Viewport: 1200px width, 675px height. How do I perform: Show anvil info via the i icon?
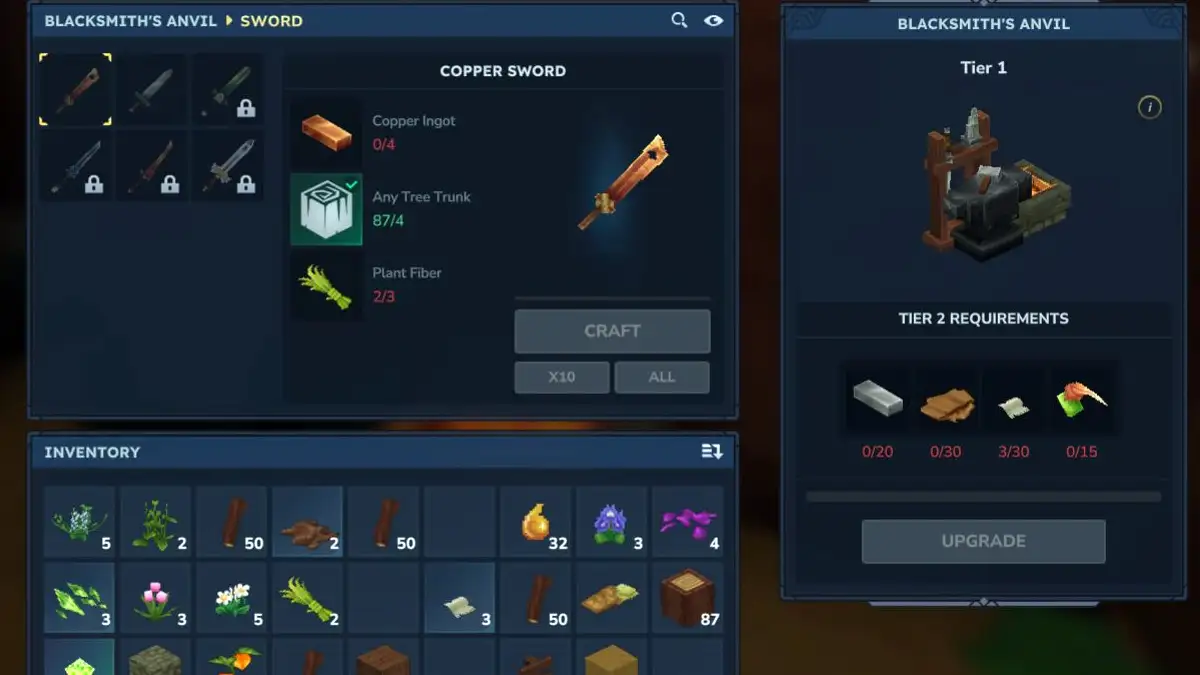[1149, 107]
